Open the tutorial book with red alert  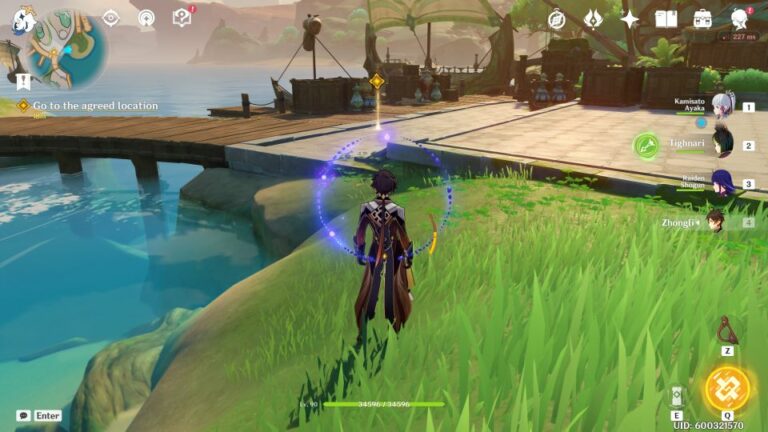[181, 17]
